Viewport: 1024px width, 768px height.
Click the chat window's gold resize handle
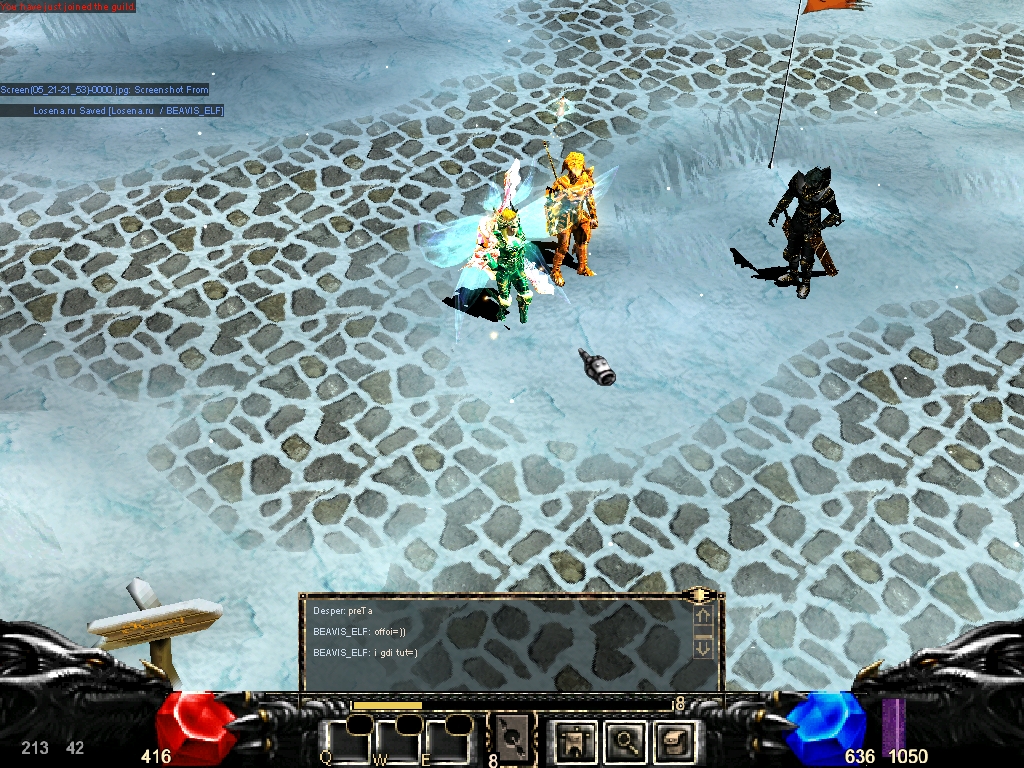click(698, 596)
